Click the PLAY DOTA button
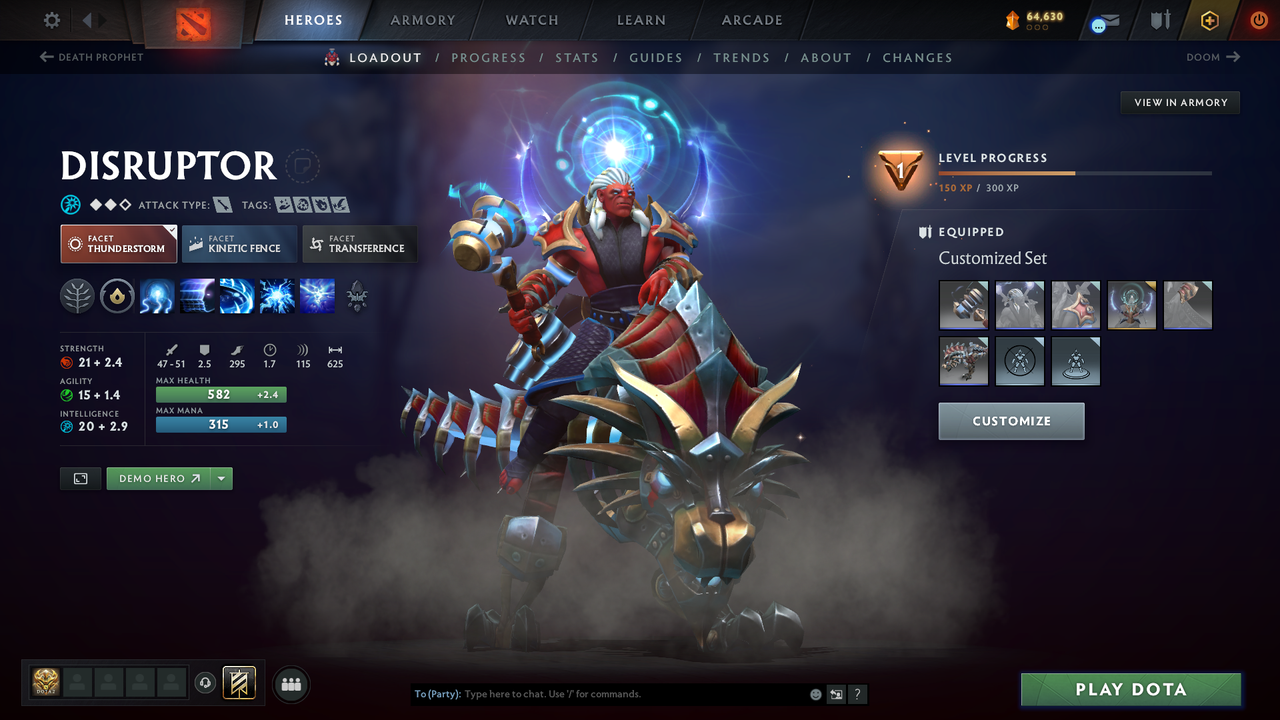Image resolution: width=1280 pixels, height=720 pixels. pyautogui.click(x=1130, y=689)
